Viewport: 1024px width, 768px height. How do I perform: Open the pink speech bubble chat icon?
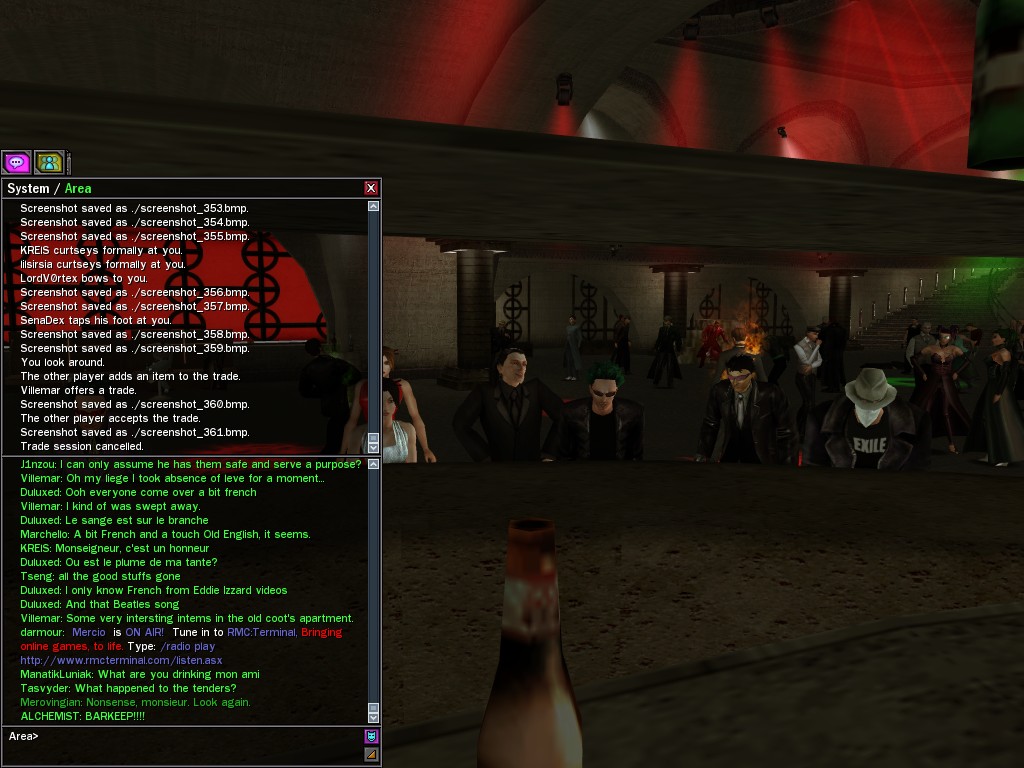(16, 162)
